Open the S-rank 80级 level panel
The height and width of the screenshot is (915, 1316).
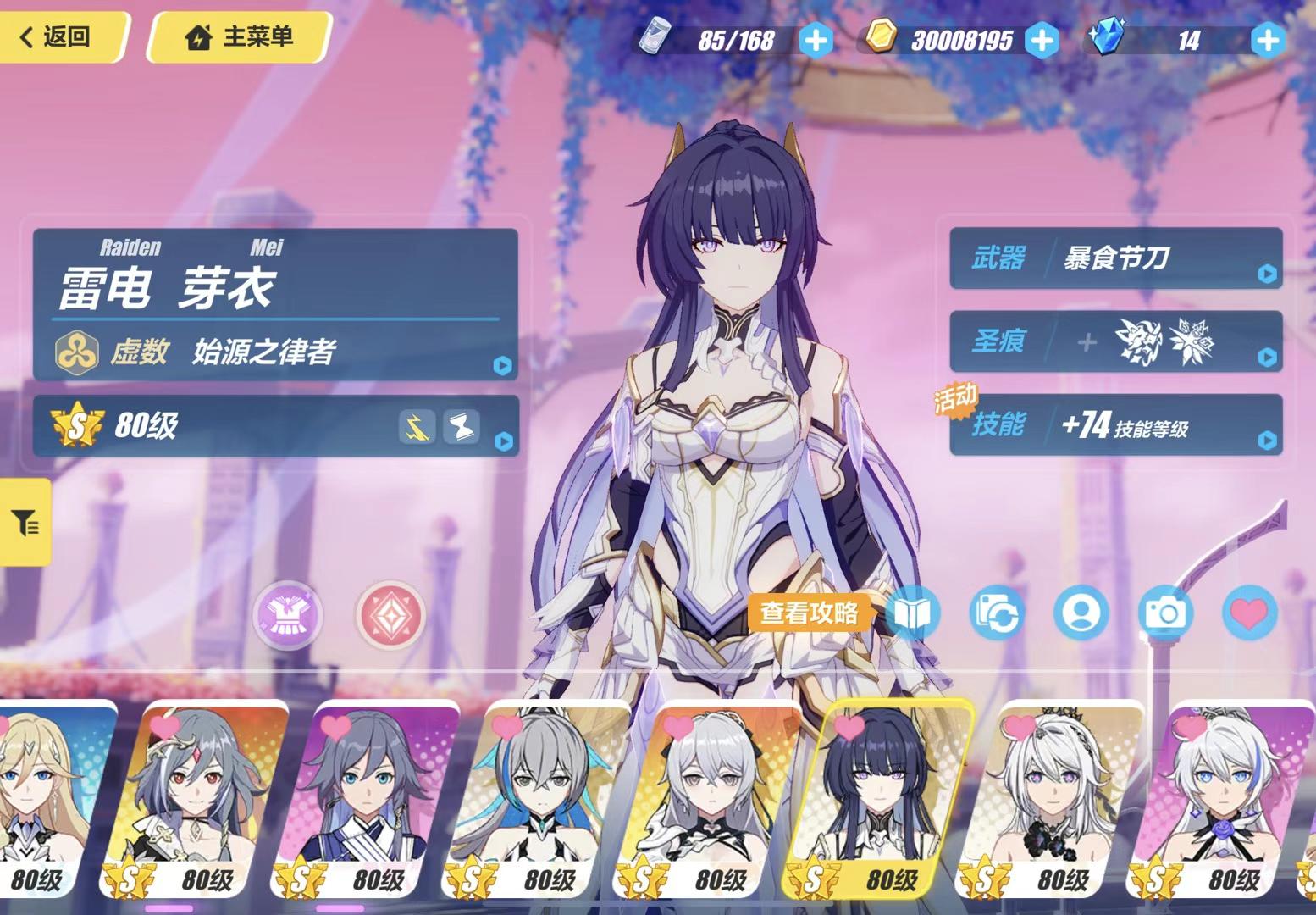point(275,425)
